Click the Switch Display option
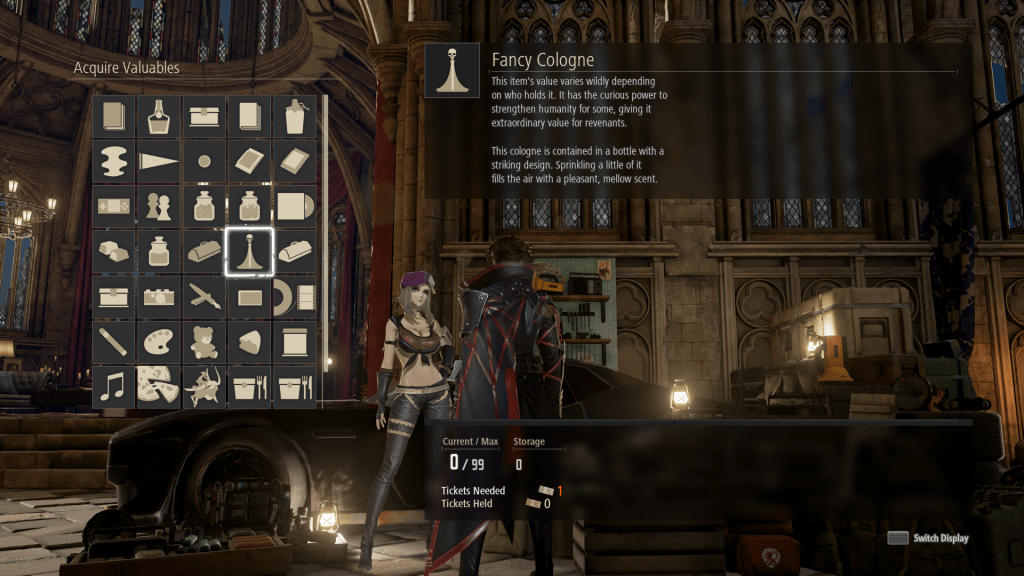 click(x=929, y=538)
